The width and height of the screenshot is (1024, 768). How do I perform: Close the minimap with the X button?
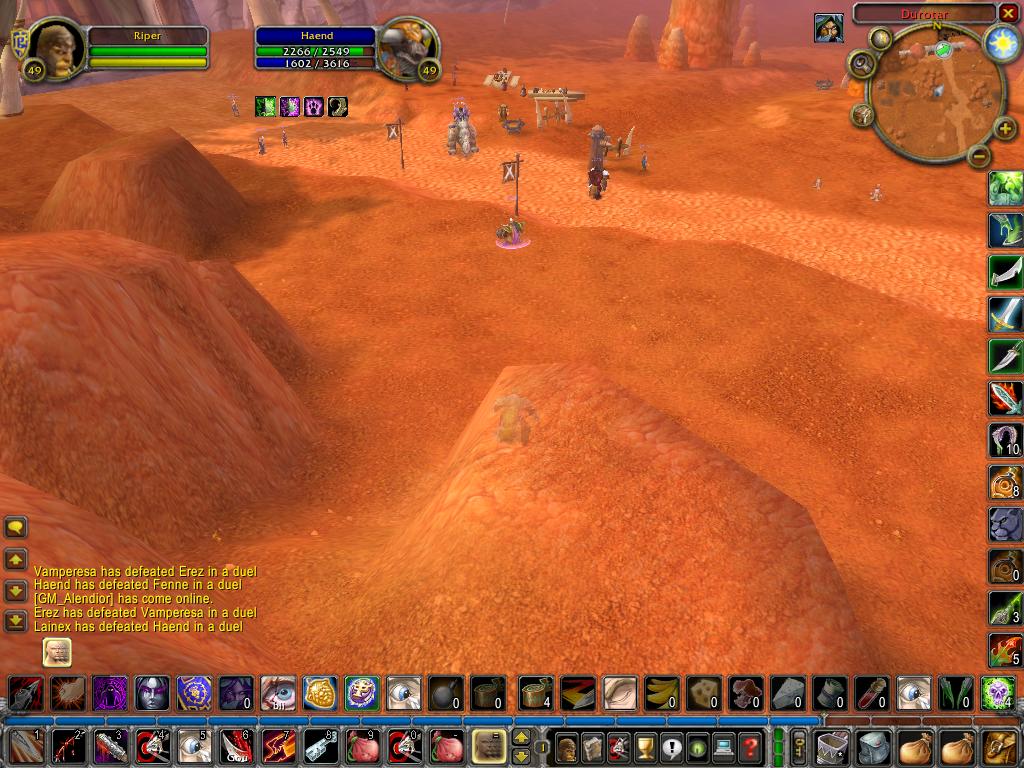click(x=1008, y=13)
